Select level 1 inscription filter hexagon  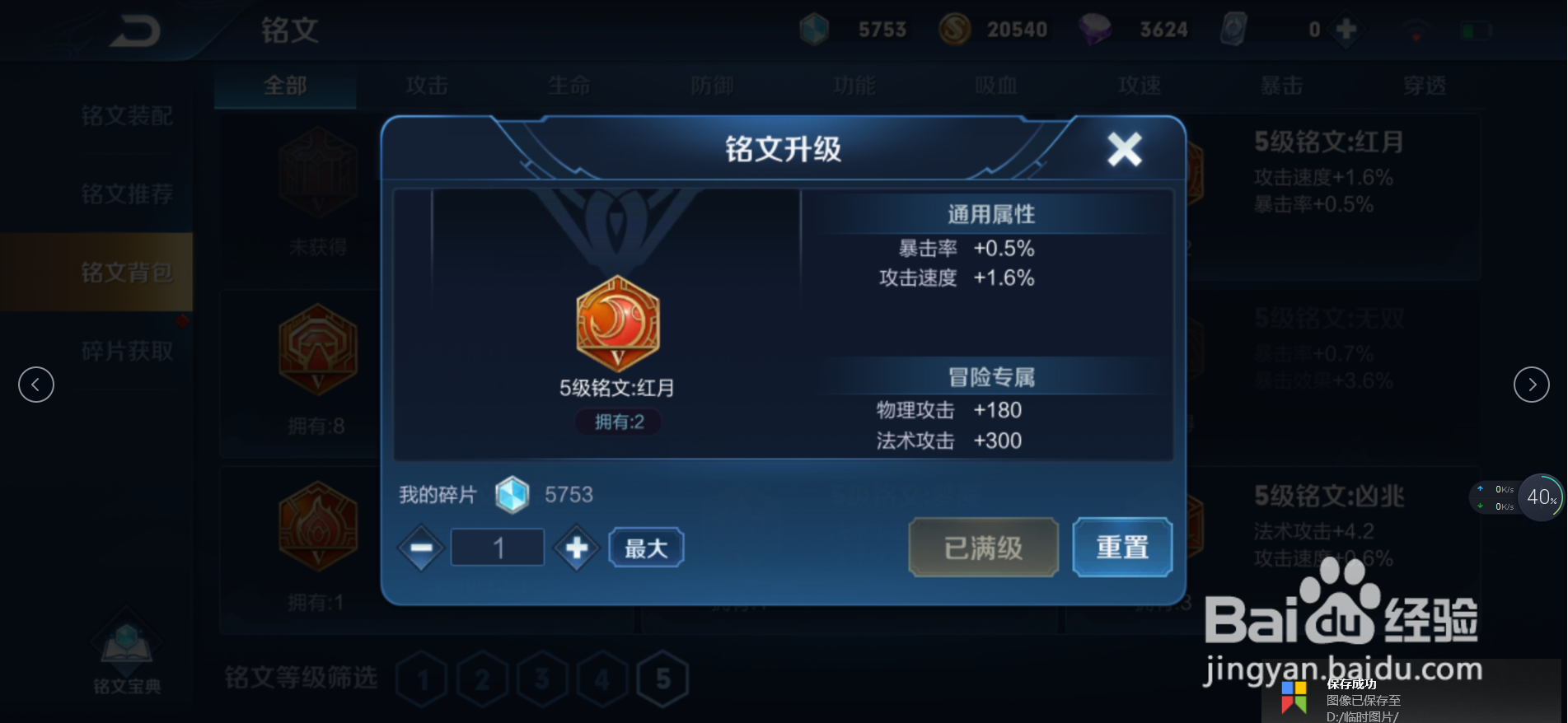(x=423, y=678)
